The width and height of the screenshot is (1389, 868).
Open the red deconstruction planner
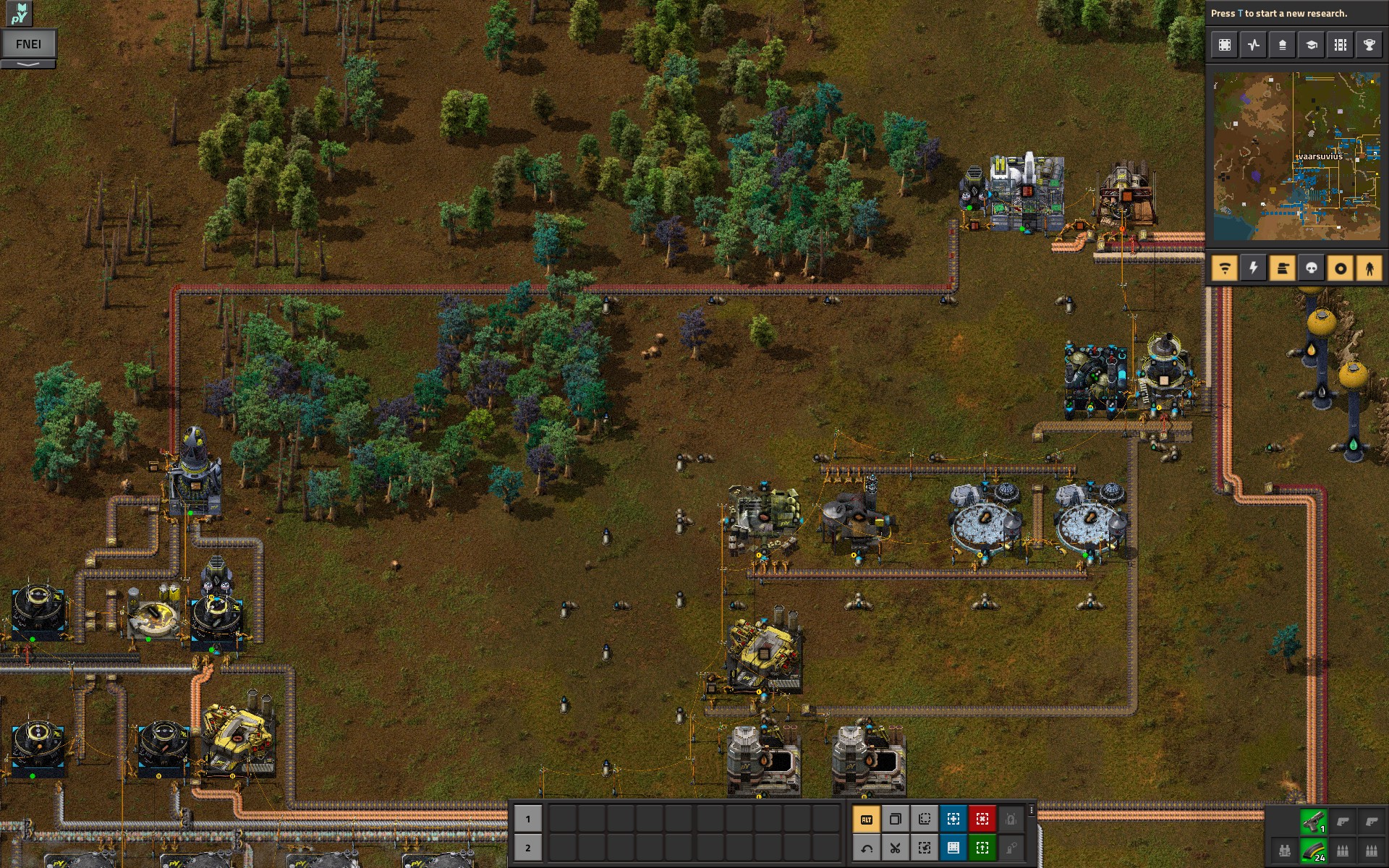tap(982, 819)
